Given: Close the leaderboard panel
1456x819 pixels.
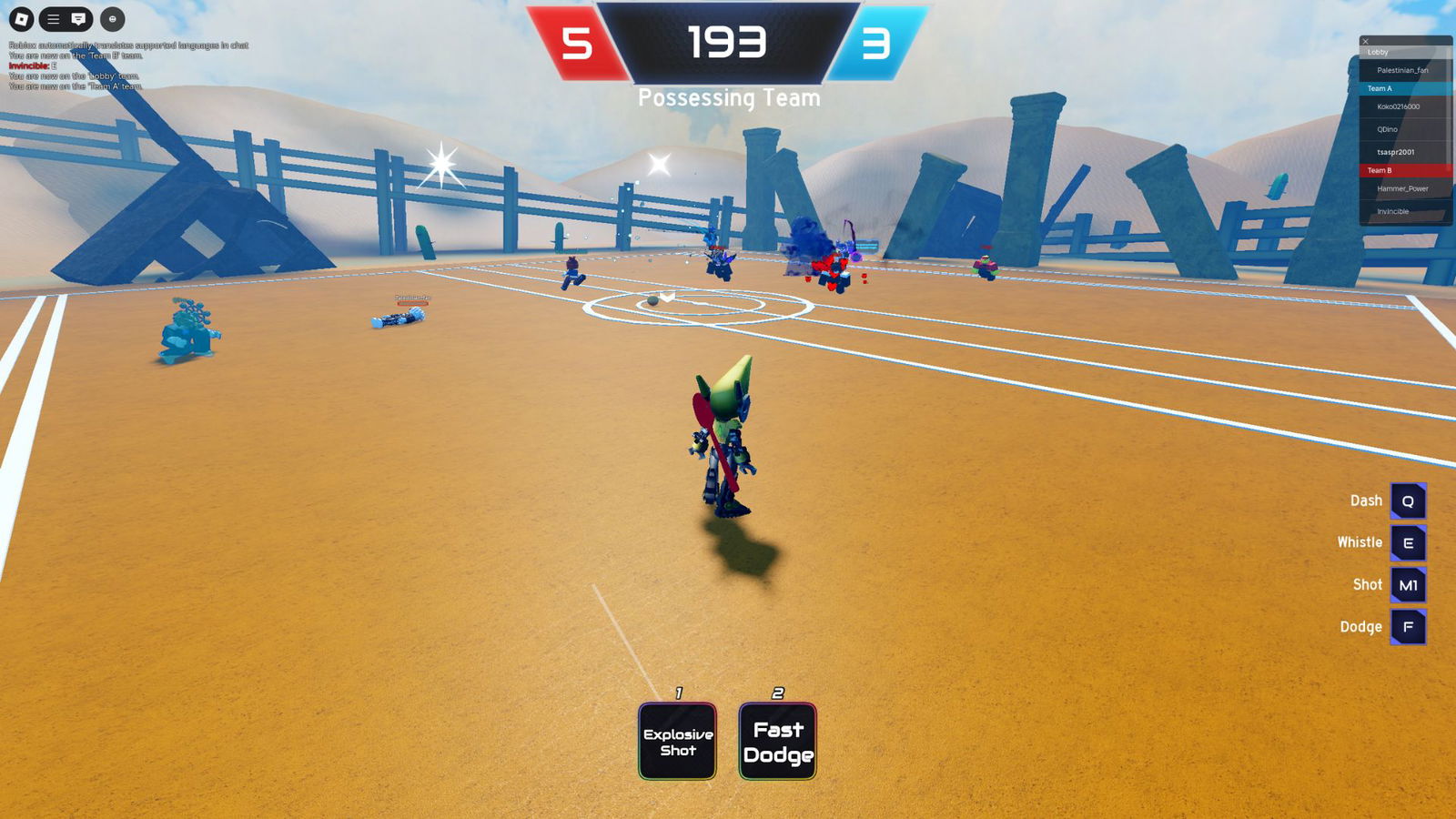Looking at the screenshot, I should coord(1363,40).
